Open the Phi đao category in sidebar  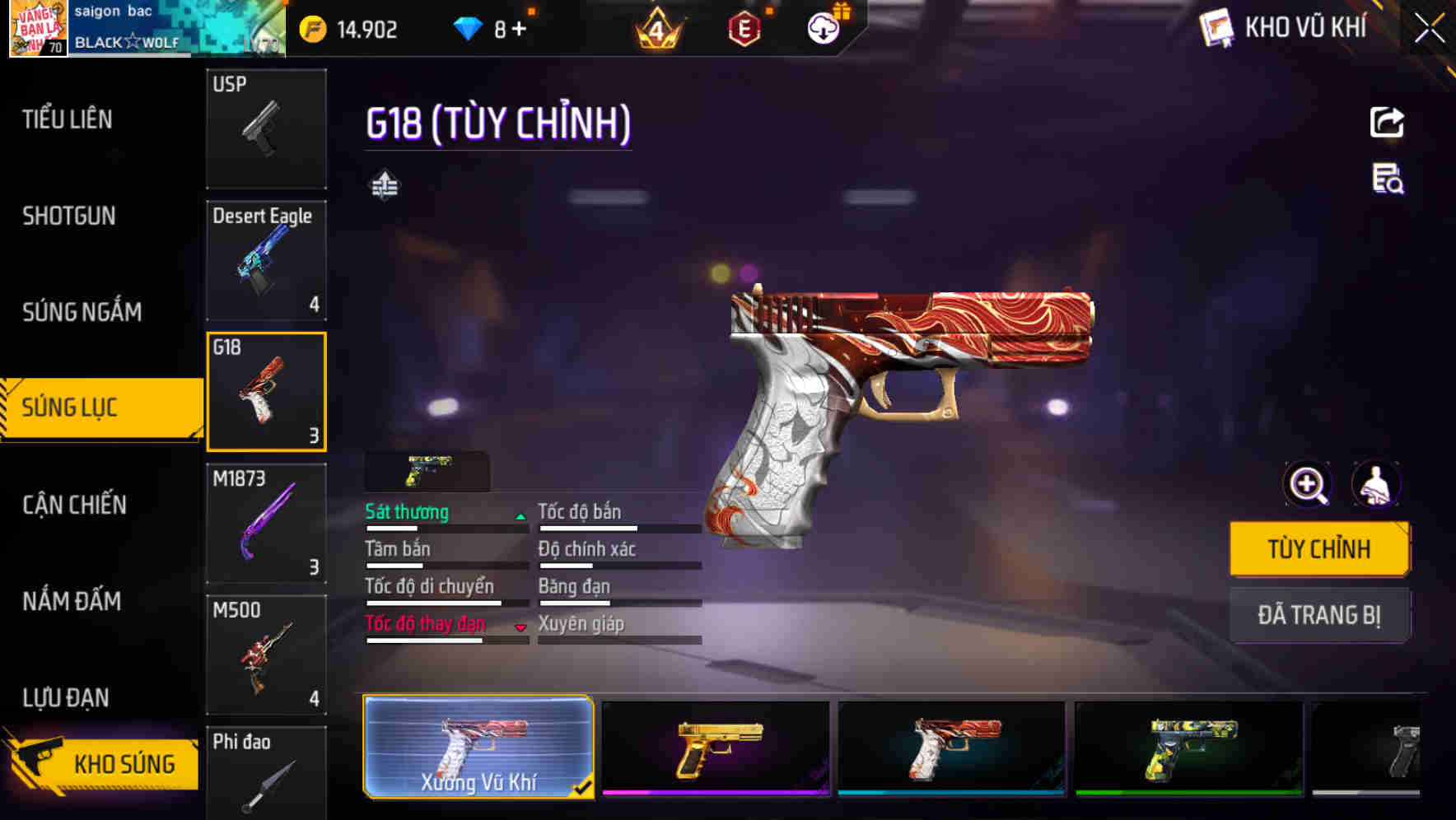[266, 774]
